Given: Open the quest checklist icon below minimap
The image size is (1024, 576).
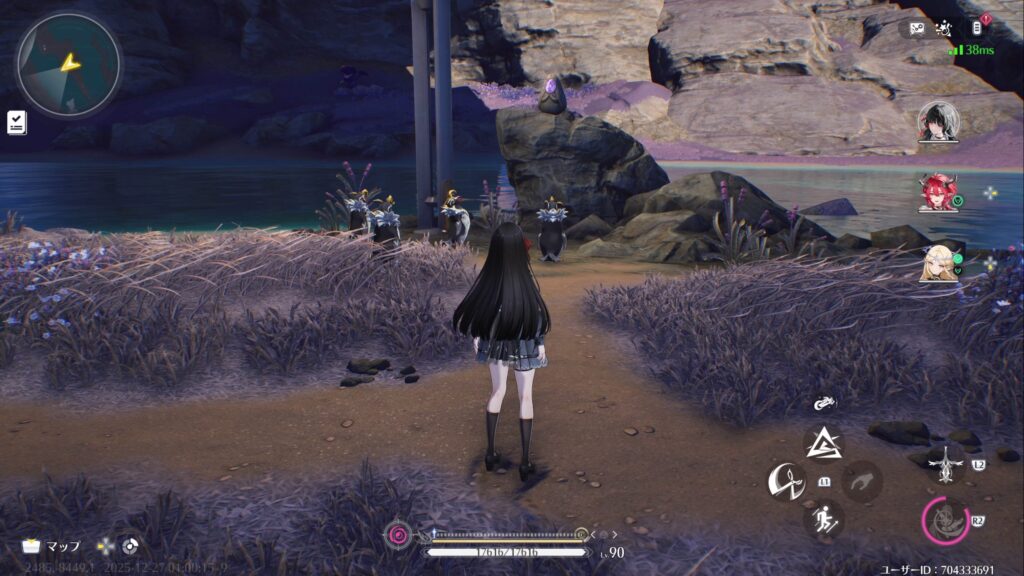Looking at the screenshot, I should pyautogui.click(x=17, y=122).
